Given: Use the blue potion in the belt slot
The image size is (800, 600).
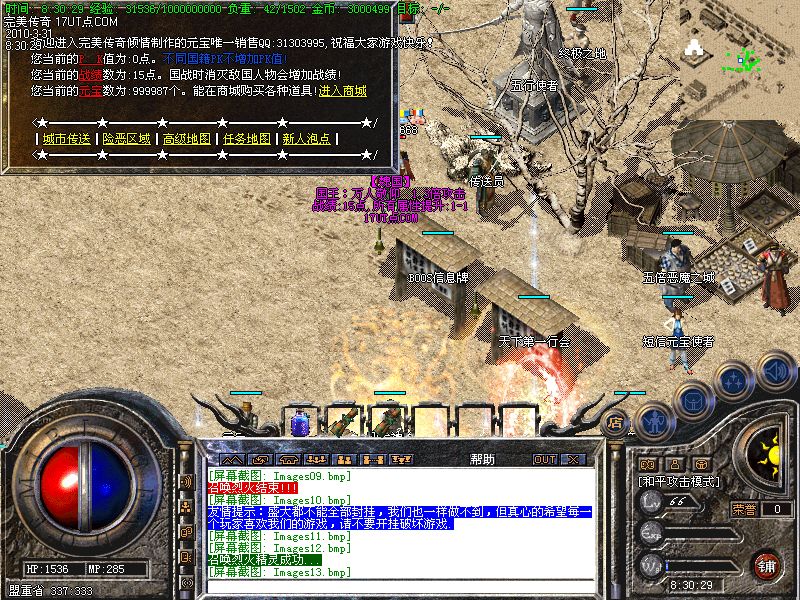Looking at the screenshot, I should (x=299, y=422).
